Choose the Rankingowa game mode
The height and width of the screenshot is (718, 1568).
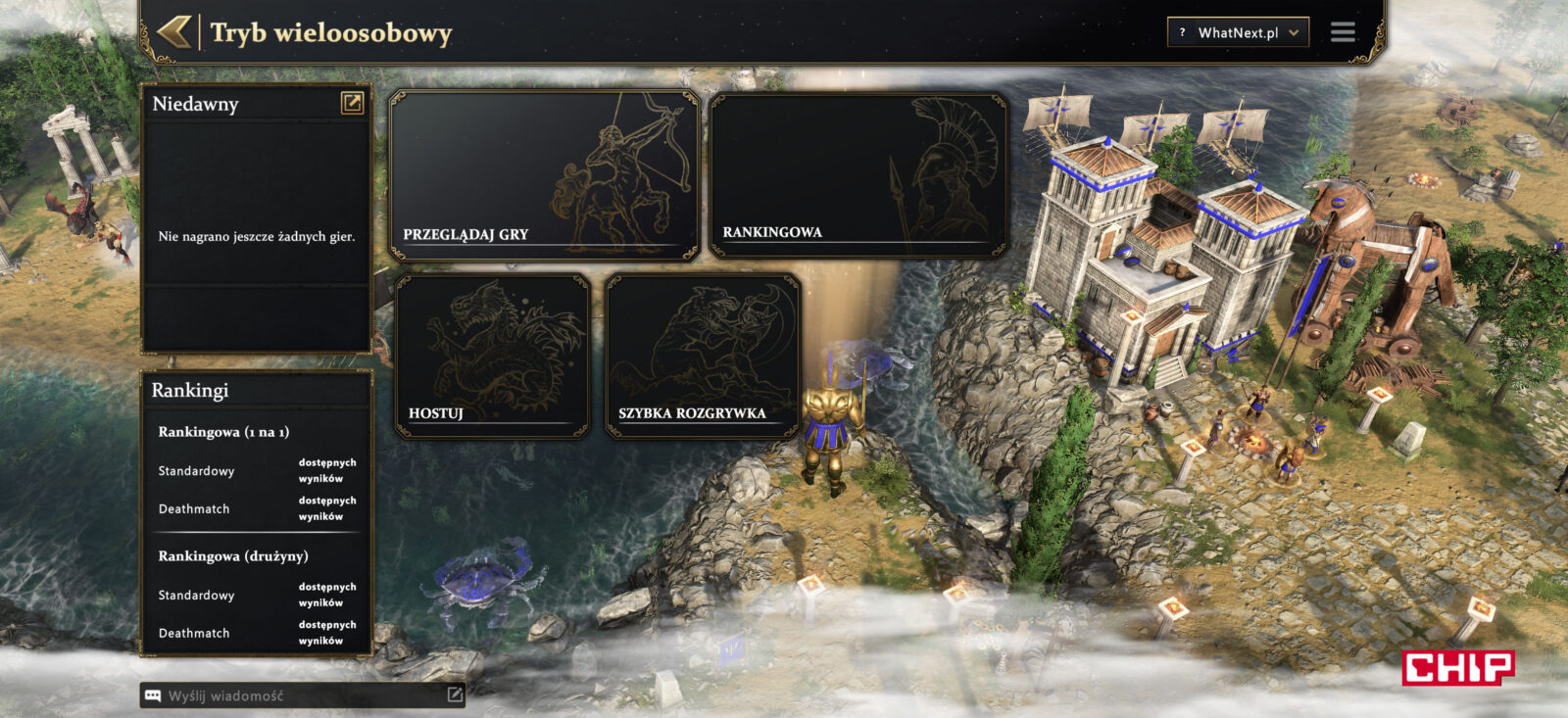857,176
